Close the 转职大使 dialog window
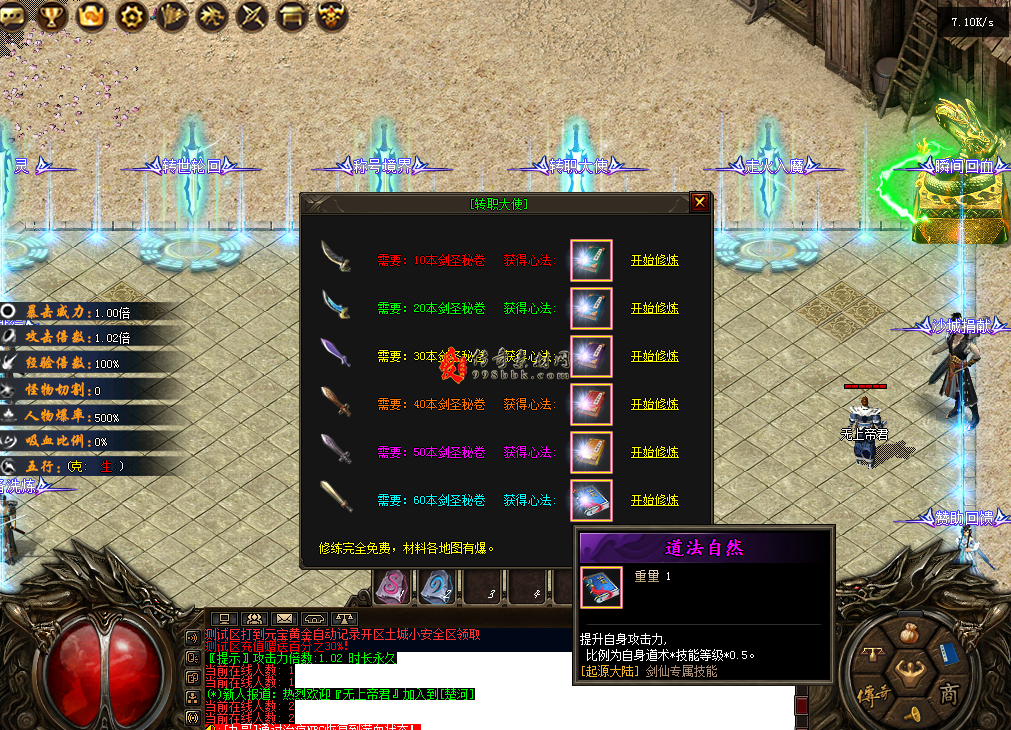The image size is (1011, 730). pos(700,202)
